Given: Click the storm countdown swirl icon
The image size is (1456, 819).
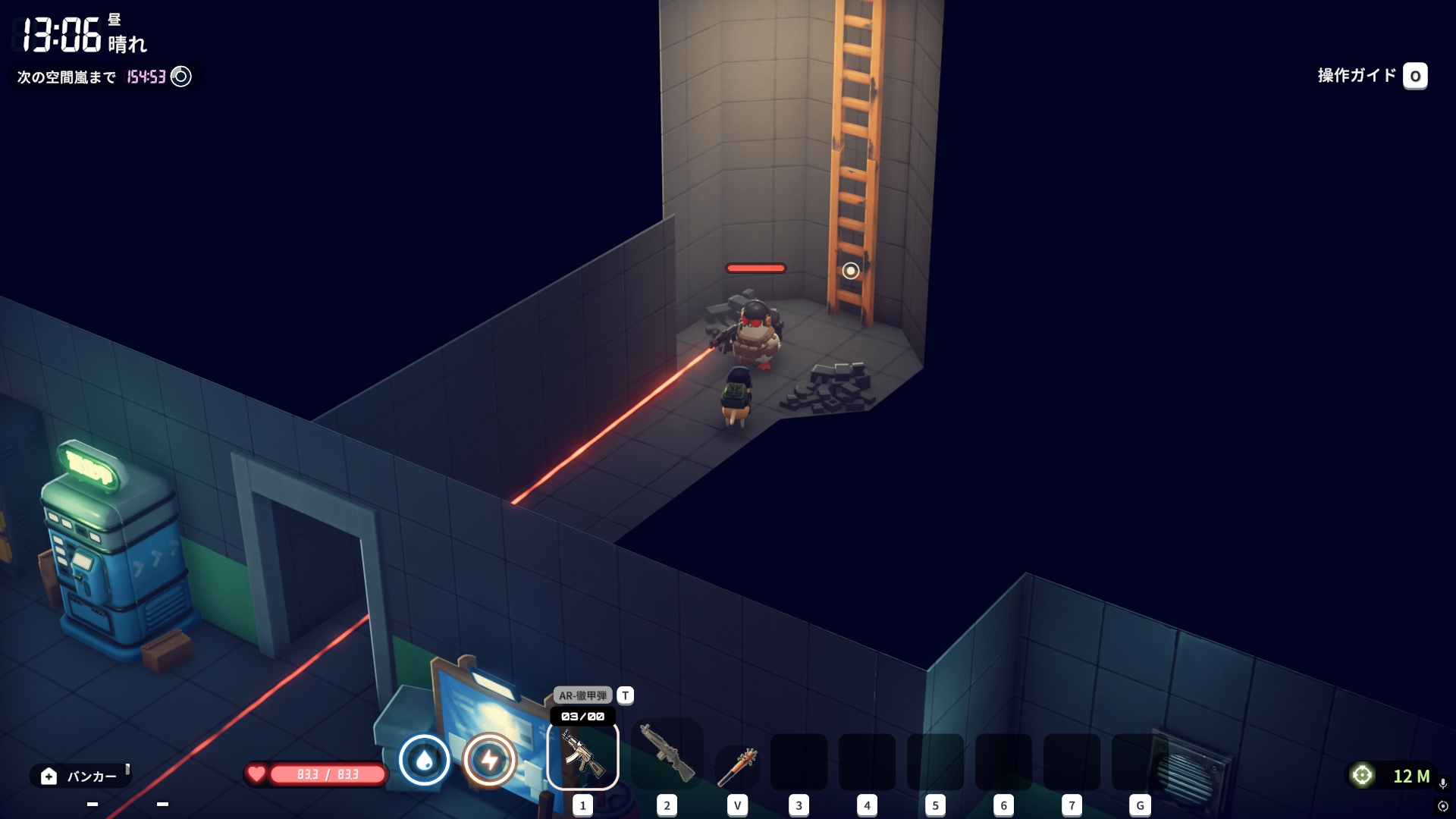Looking at the screenshot, I should [x=181, y=77].
